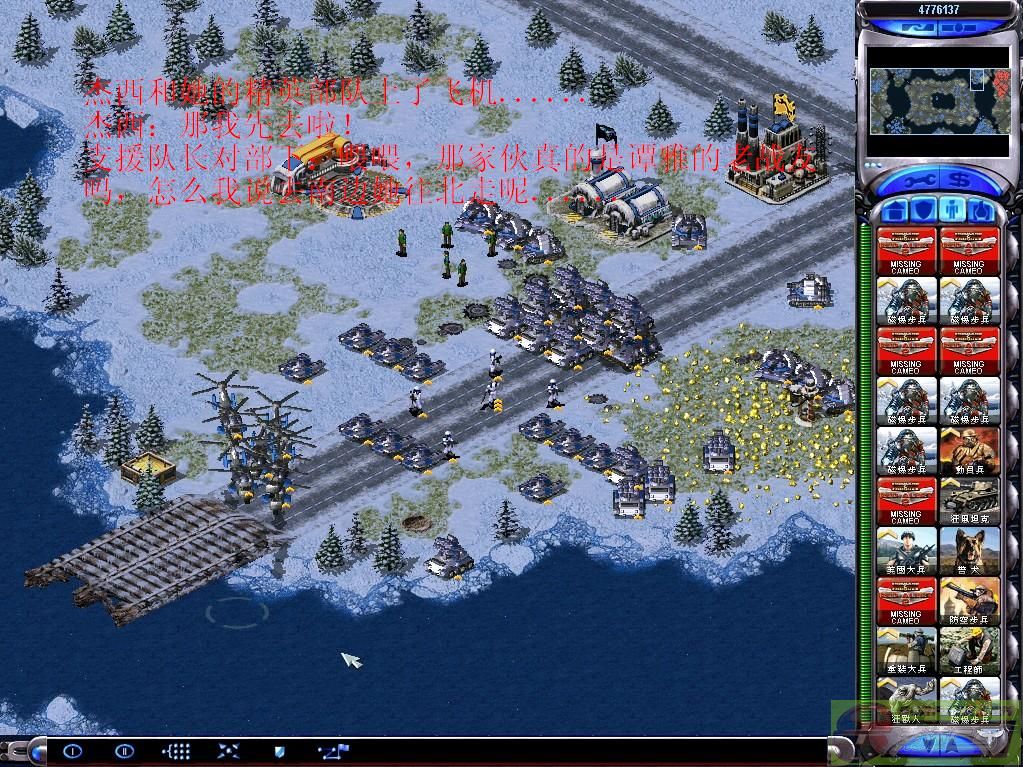Switch to the vehicles build tab
1023x767 pixels.
point(981,211)
